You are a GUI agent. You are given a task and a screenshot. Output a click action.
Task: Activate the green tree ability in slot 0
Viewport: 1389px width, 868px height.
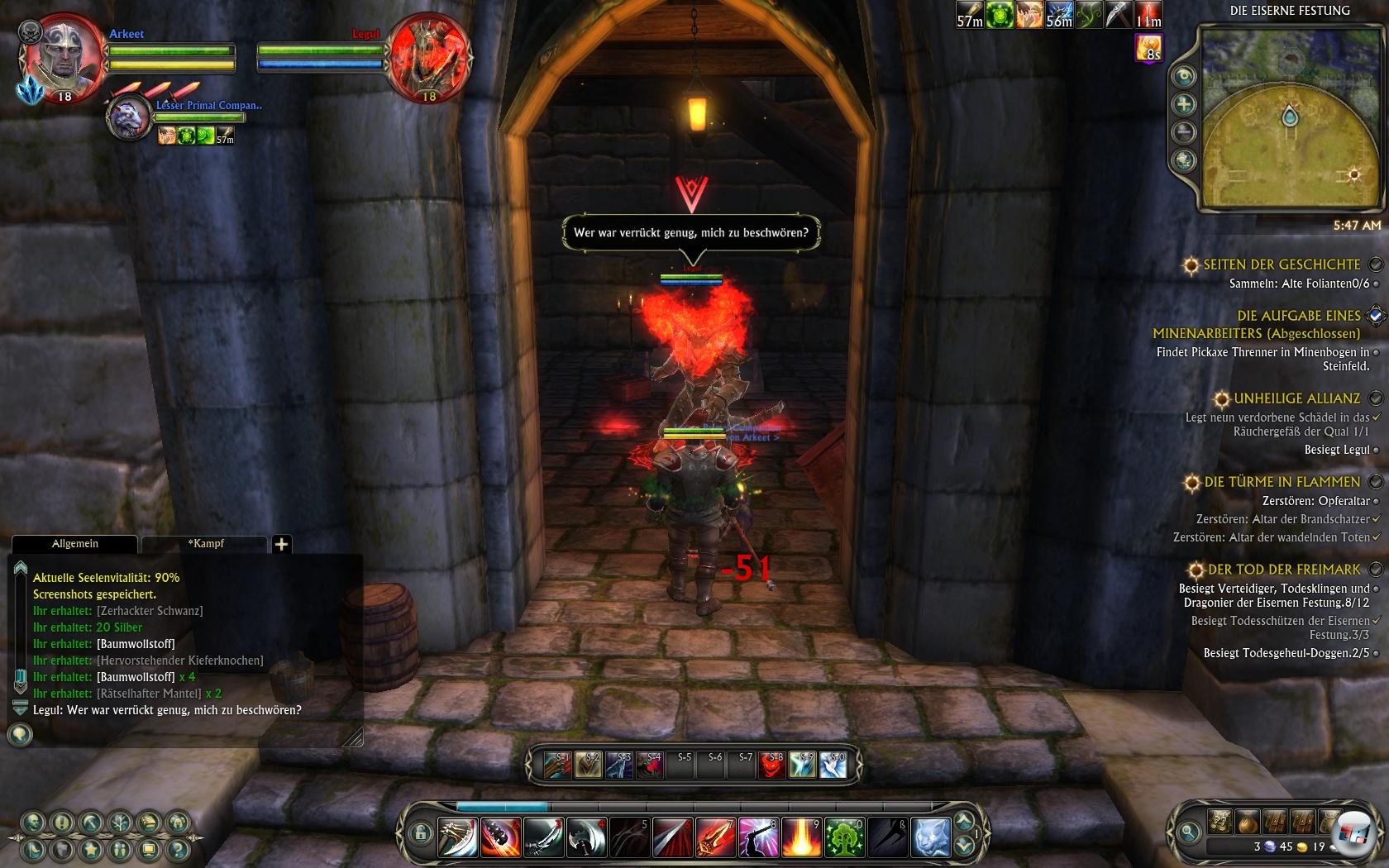coord(844,837)
